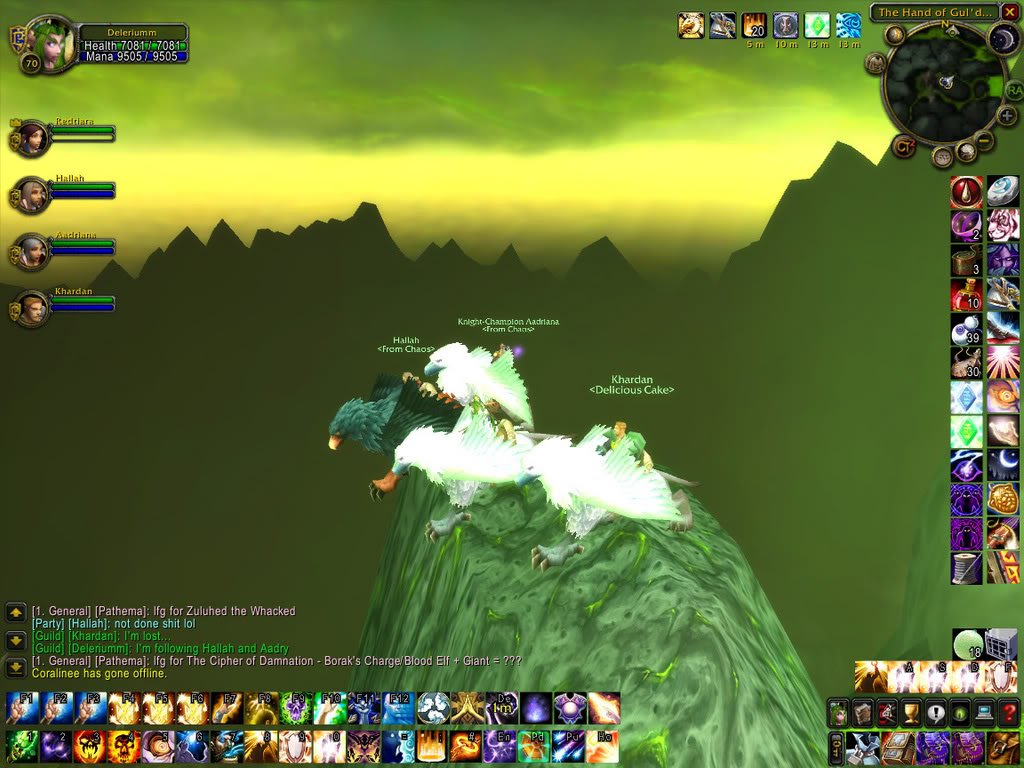Open the brown leather backpack

[1003, 746]
